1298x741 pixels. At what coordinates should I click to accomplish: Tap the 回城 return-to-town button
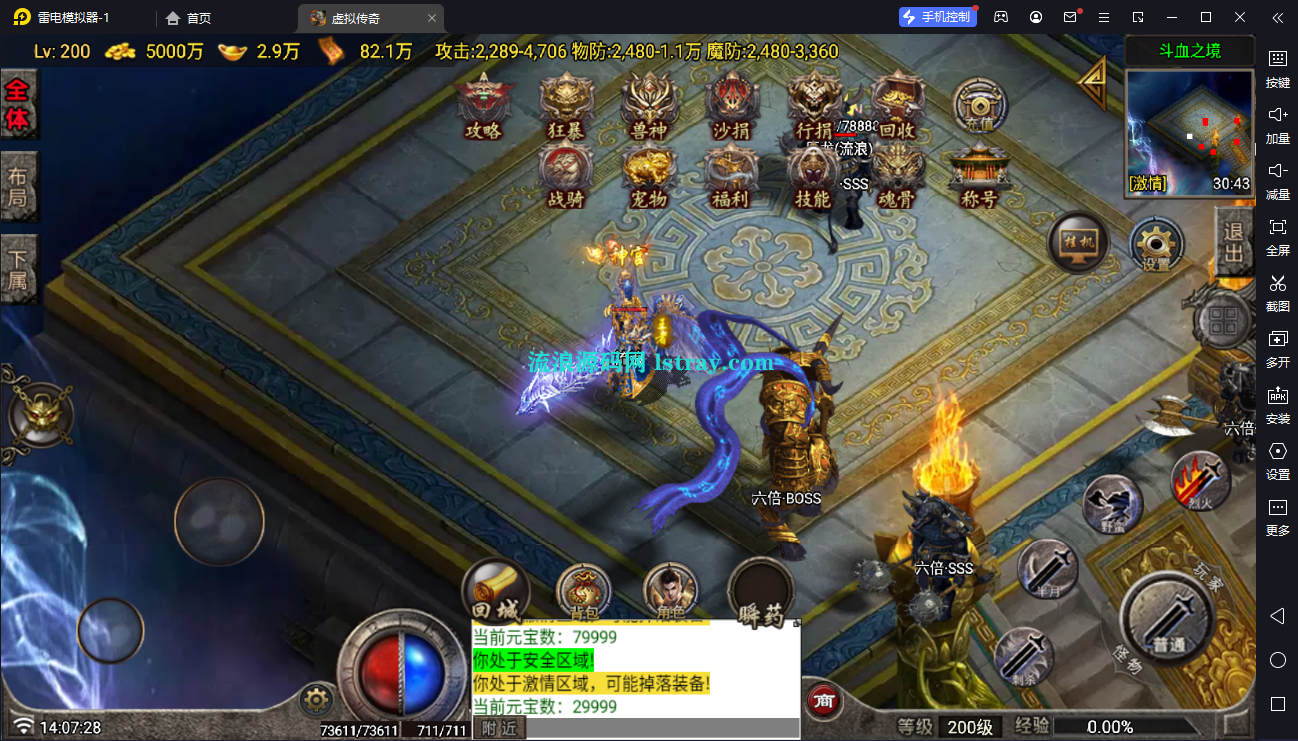point(495,592)
